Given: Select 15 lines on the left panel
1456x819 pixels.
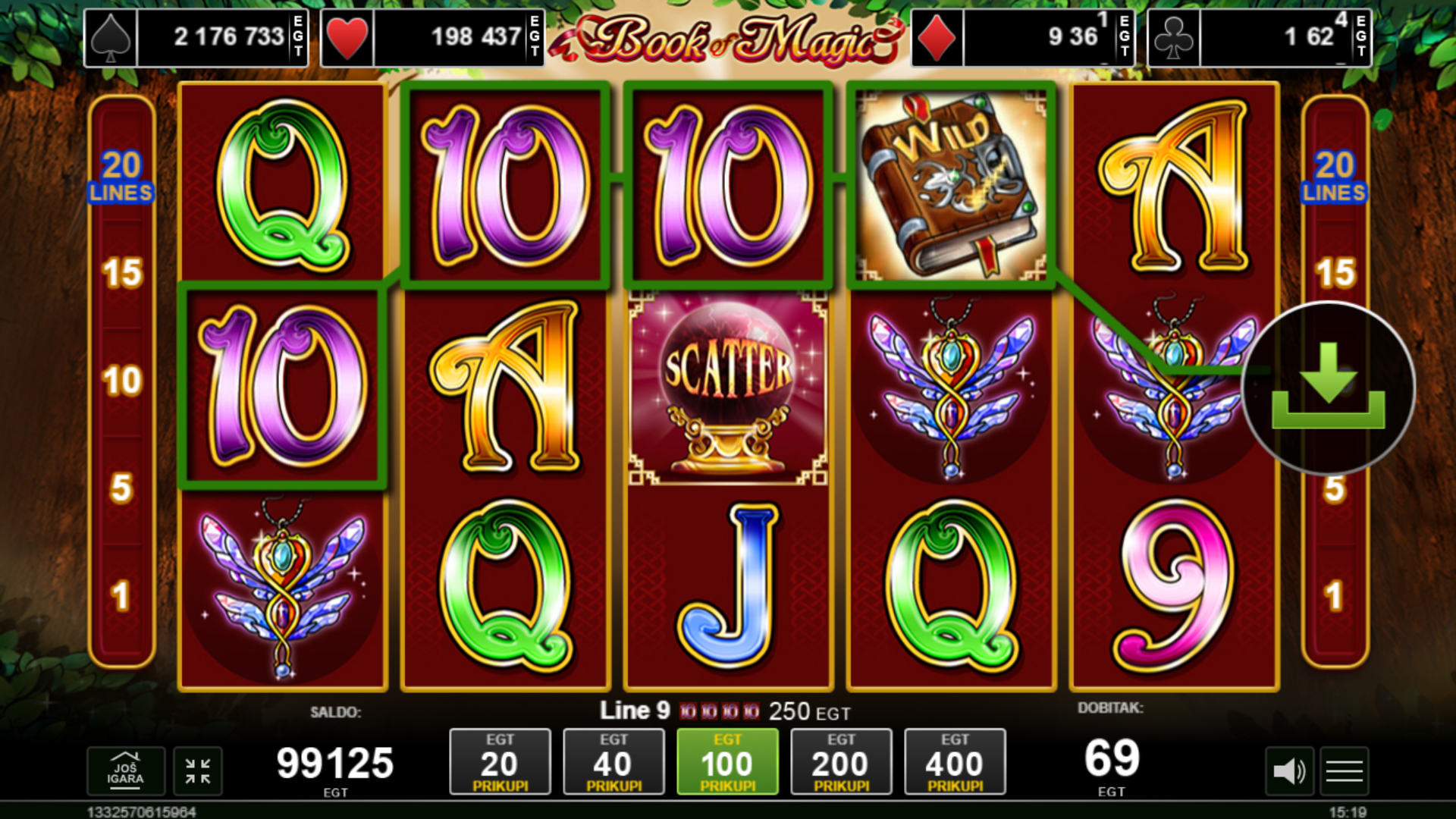Looking at the screenshot, I should [122, 273].
